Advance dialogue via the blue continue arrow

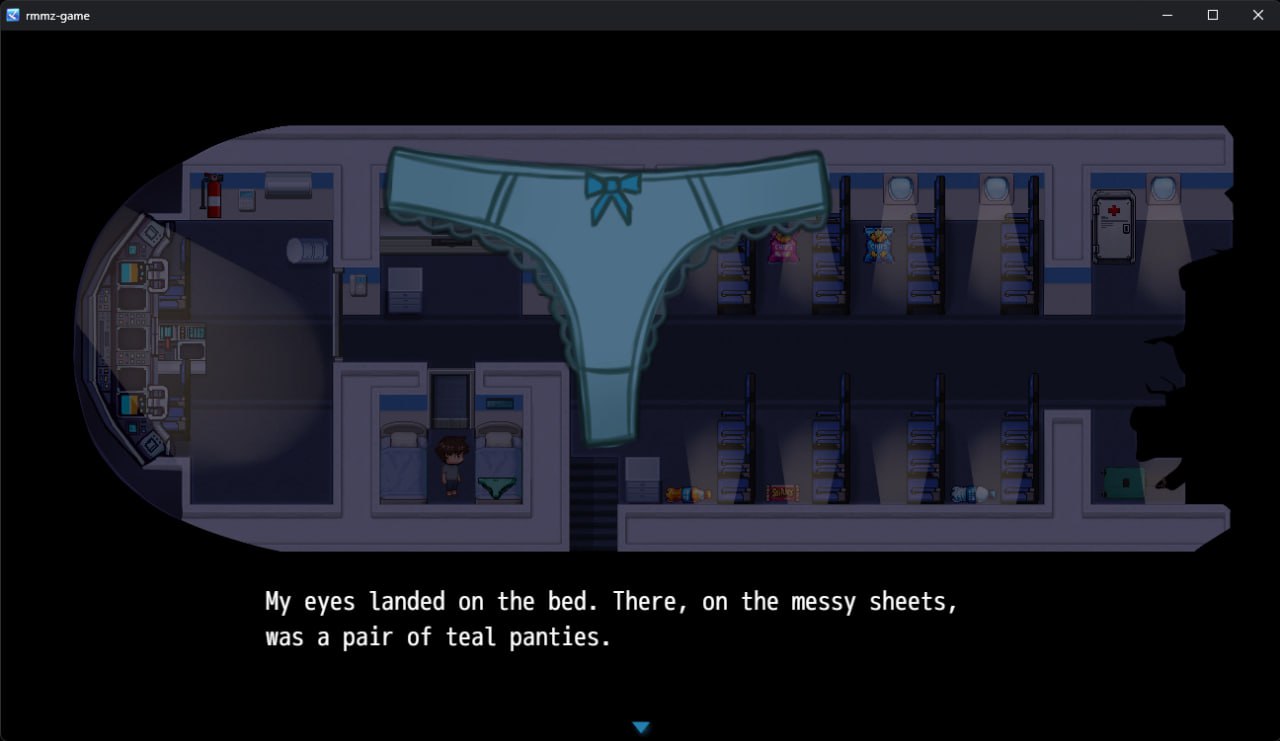pos(641,727)
